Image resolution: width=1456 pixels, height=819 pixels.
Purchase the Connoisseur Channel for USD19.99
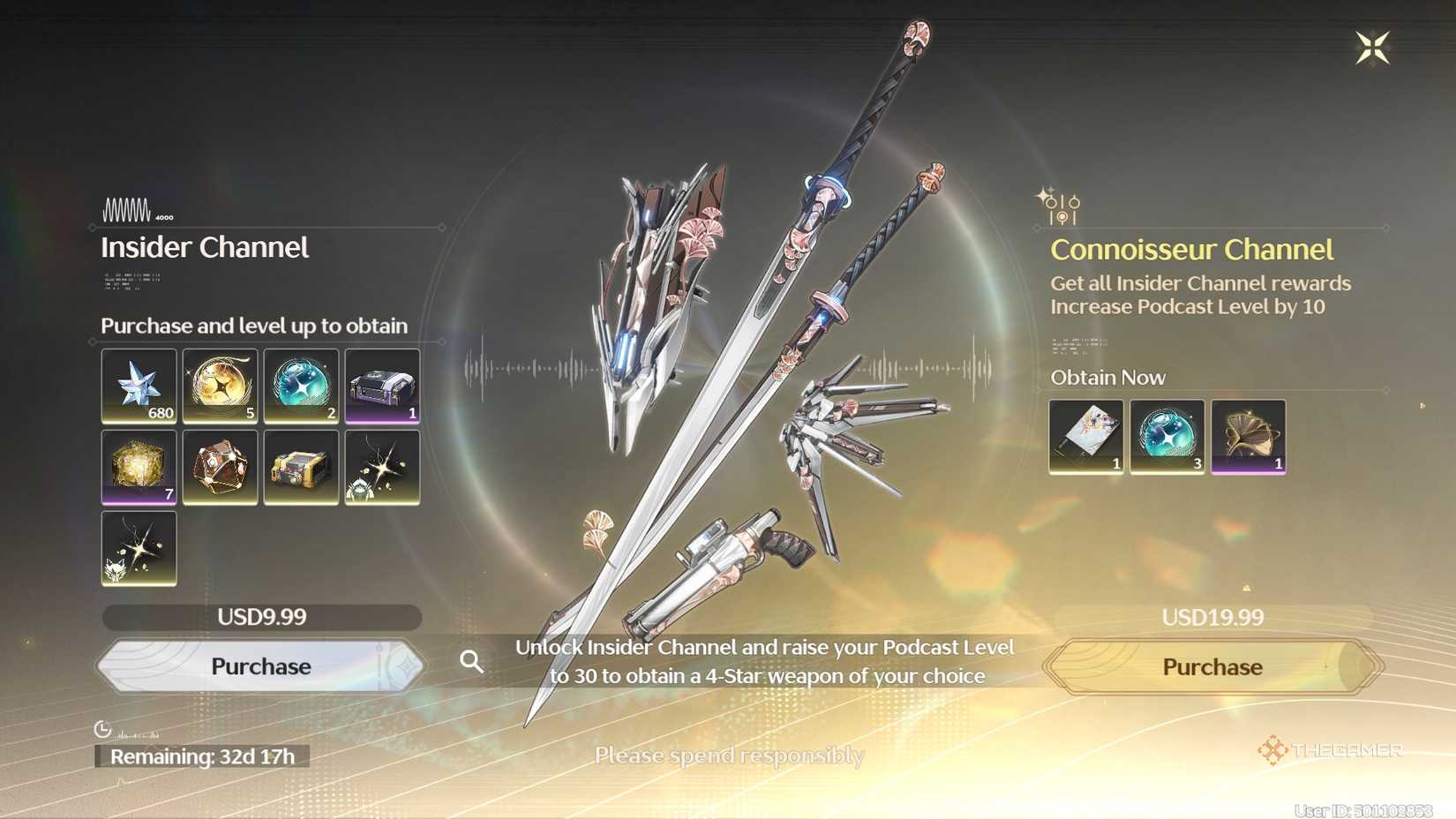coord(1211,666)
